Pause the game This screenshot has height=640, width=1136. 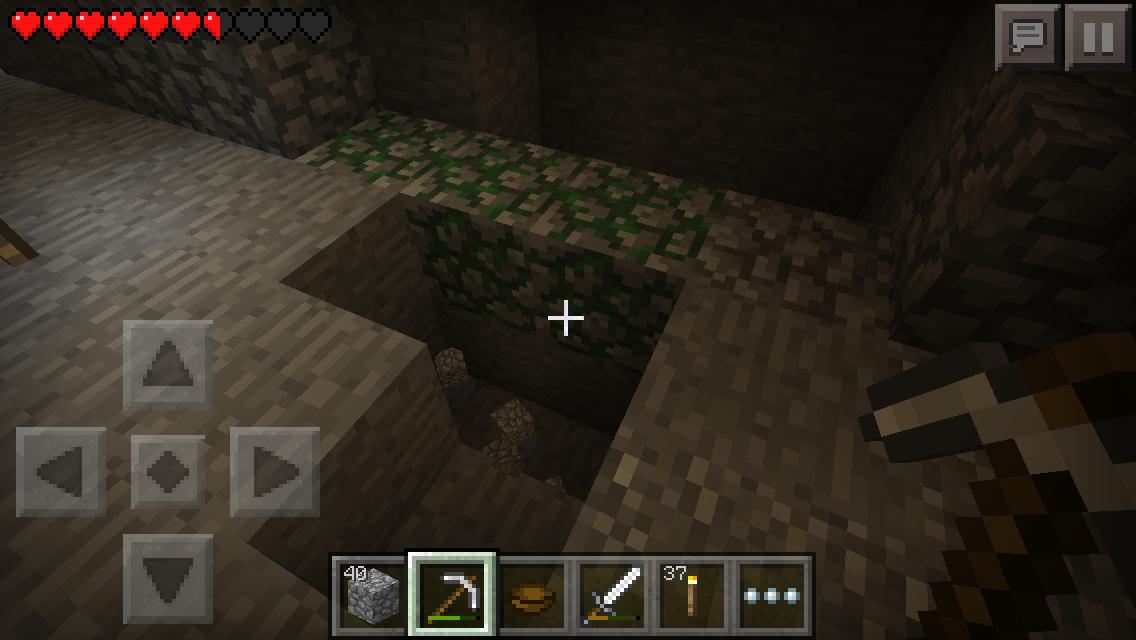point(1097,37)
